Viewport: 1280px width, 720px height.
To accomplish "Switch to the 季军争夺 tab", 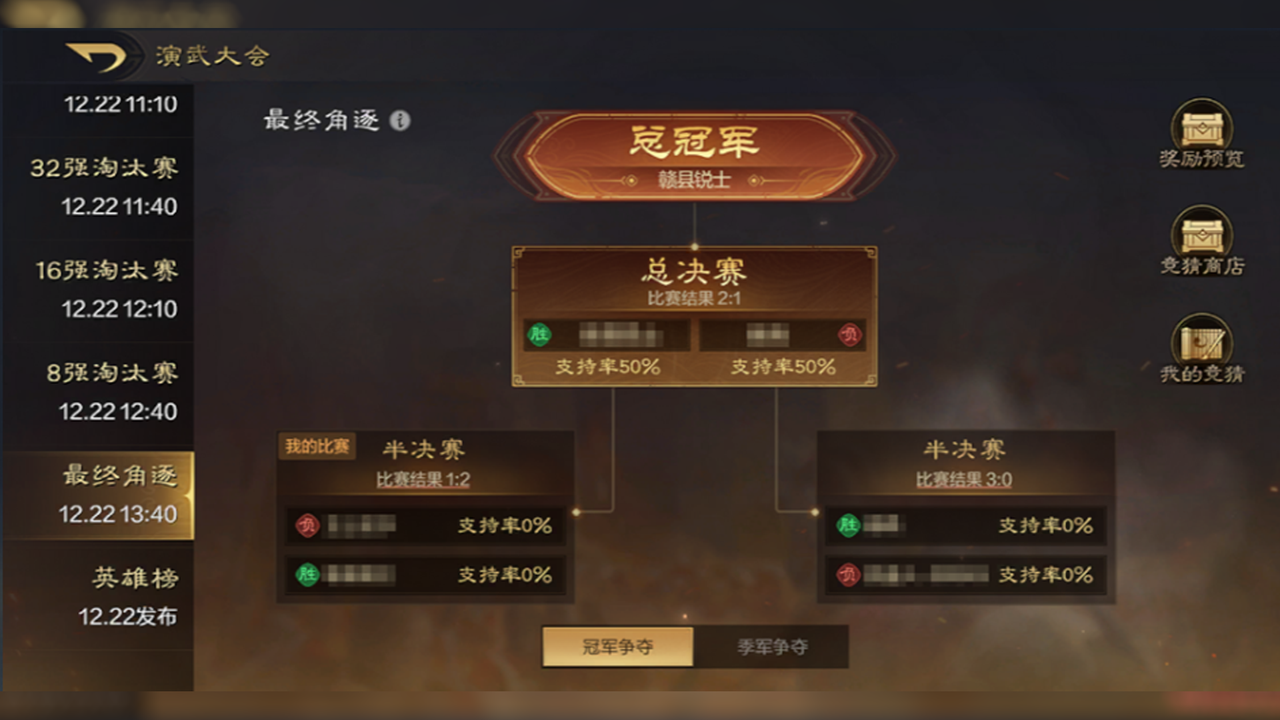I will 772,646.
